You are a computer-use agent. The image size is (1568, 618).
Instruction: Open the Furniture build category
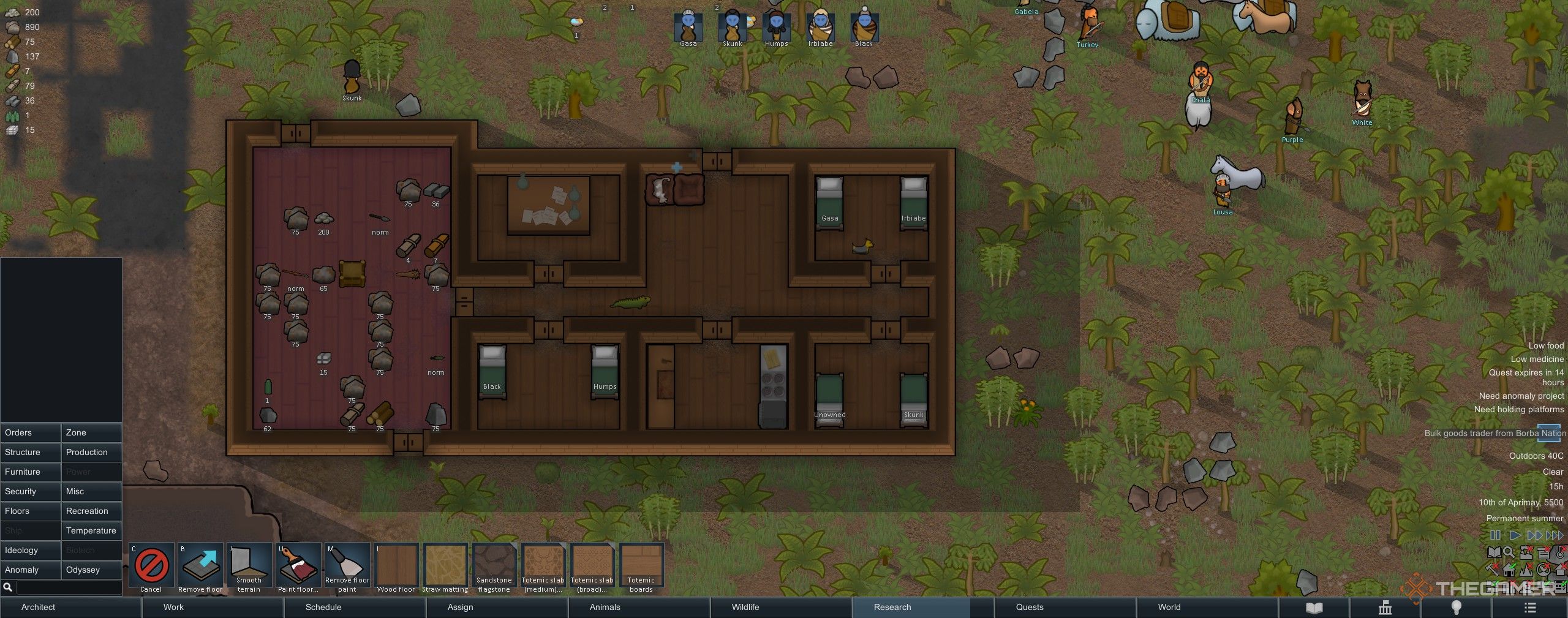point(31,472)
